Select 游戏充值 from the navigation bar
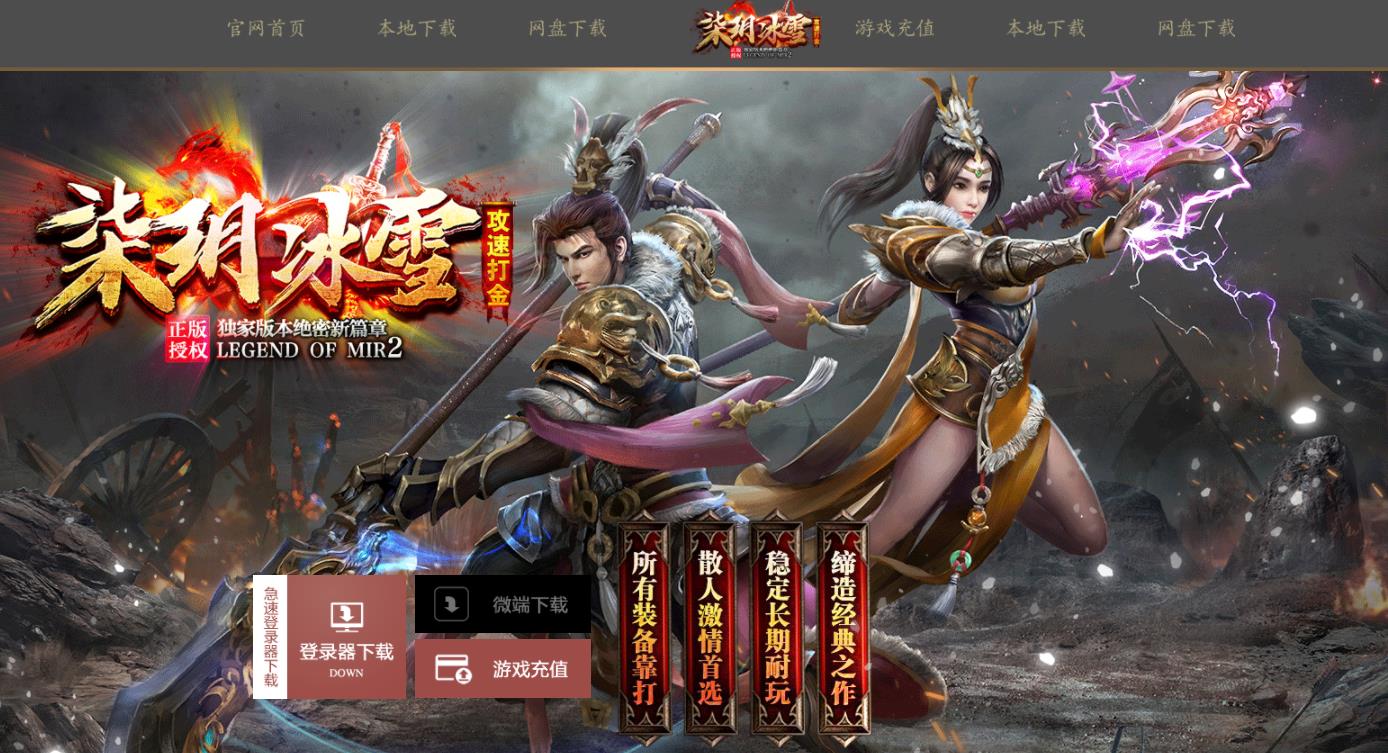Viewport: 1388px width, 753px height. (x=895, y=30)
